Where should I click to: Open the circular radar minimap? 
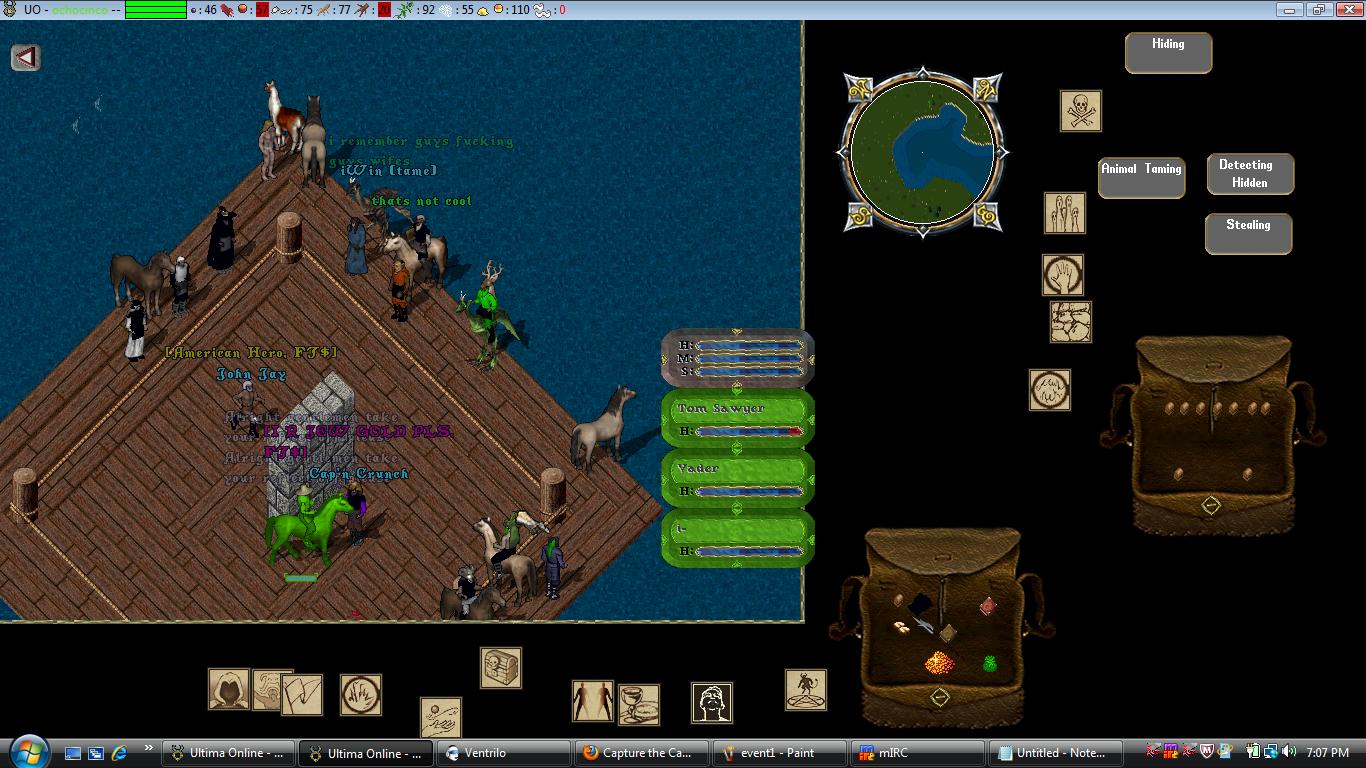[x=922, y=152]
